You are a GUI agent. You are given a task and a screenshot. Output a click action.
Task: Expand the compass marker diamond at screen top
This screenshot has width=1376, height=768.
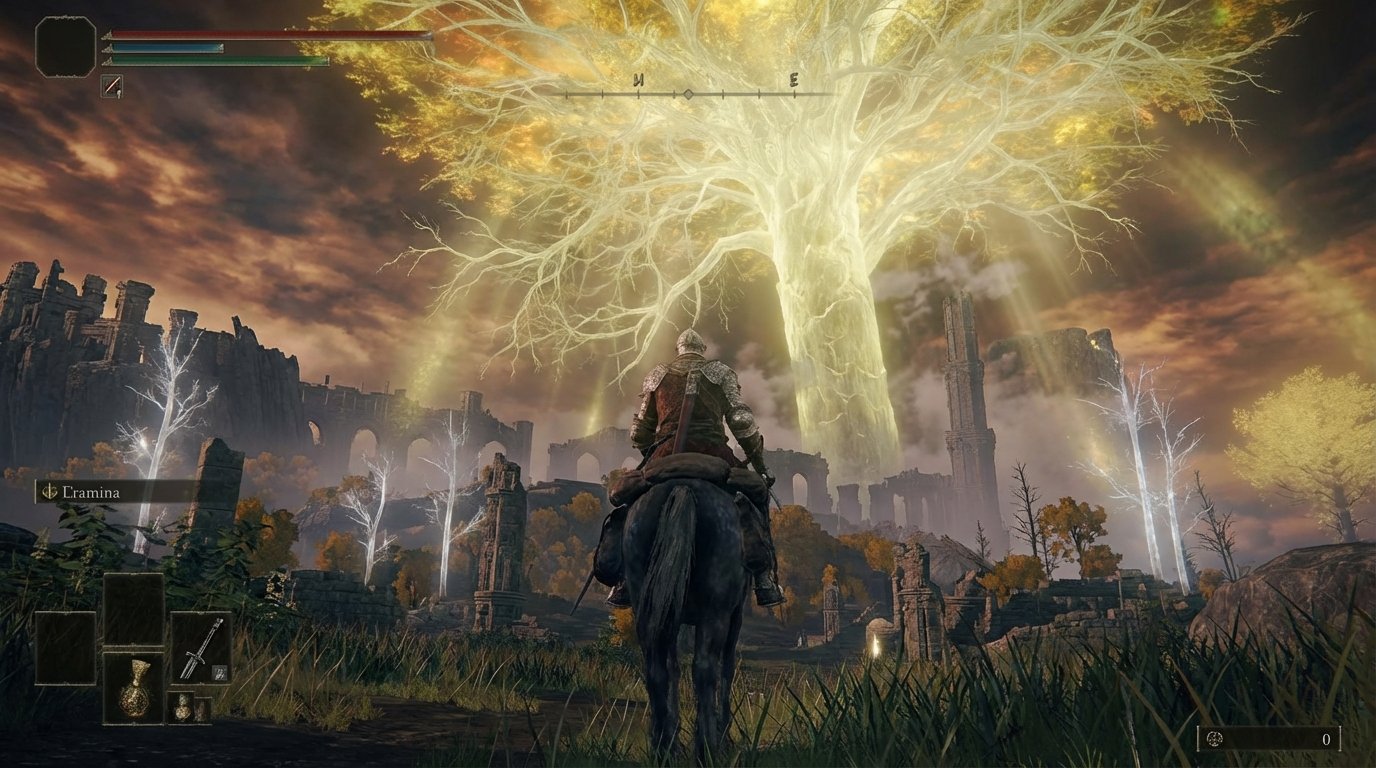point(690,93)
